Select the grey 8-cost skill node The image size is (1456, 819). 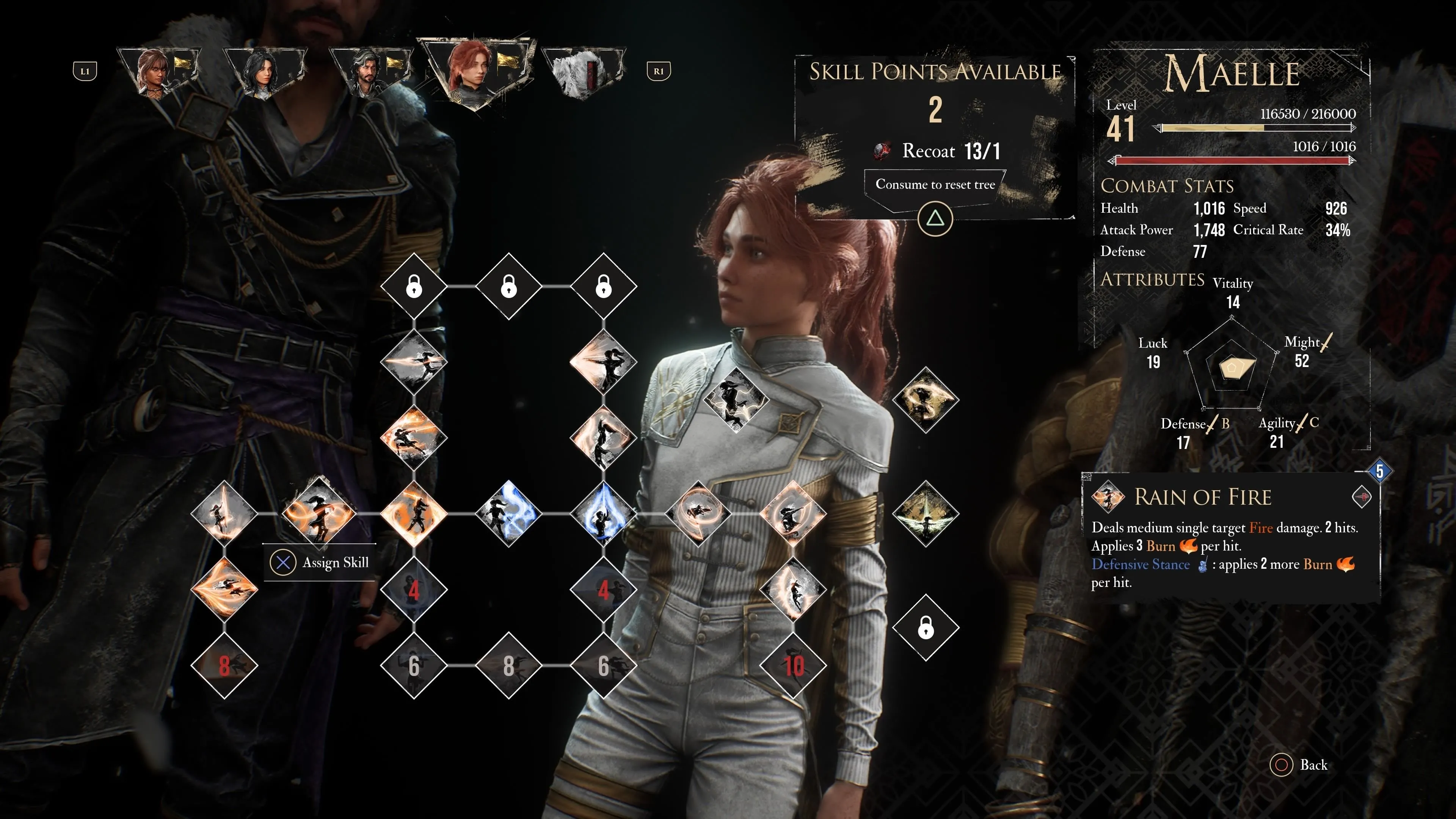coord(509,665)
